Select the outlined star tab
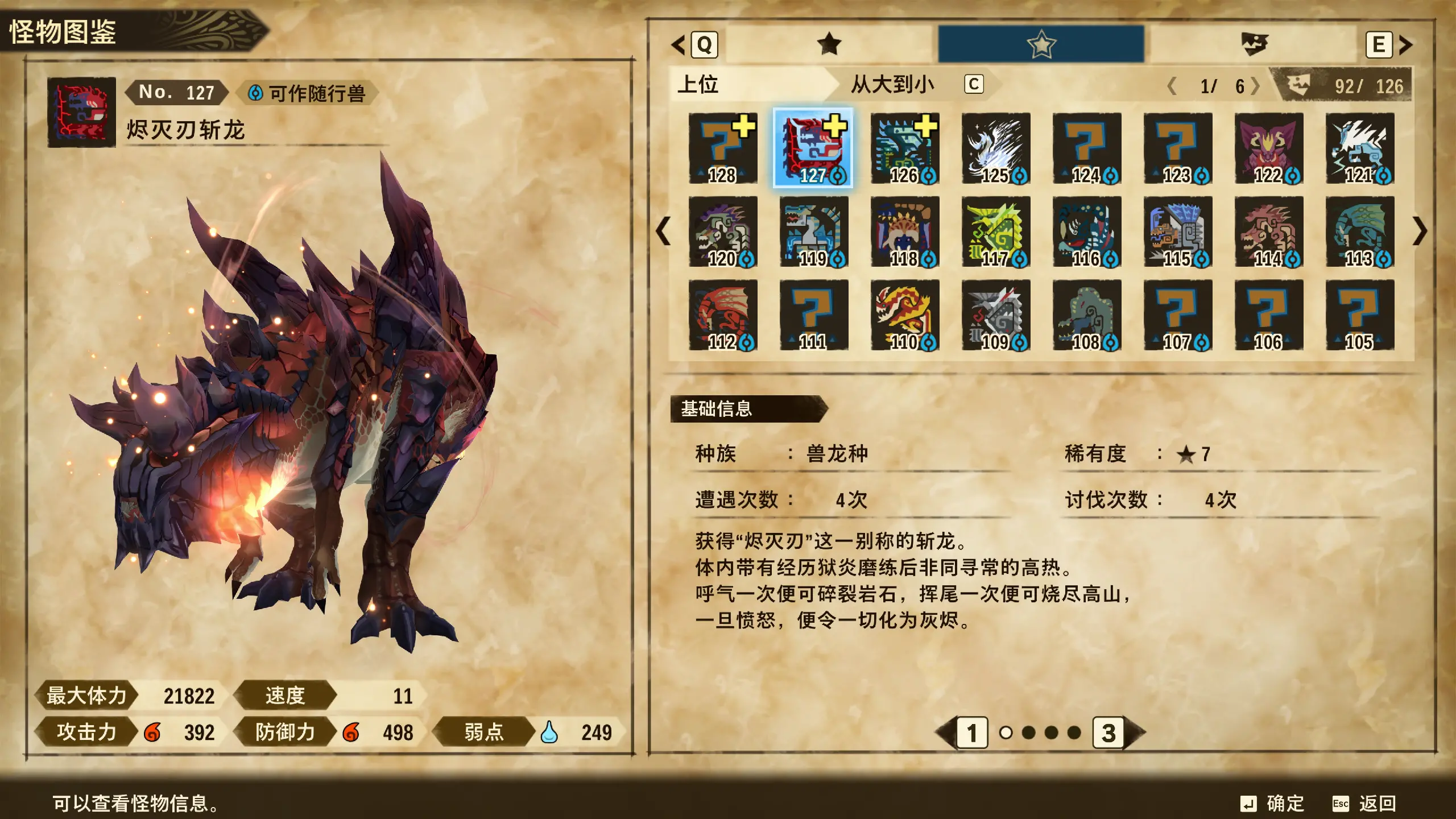Screen dimensions: 1456x819 [x=1041, y=44]
